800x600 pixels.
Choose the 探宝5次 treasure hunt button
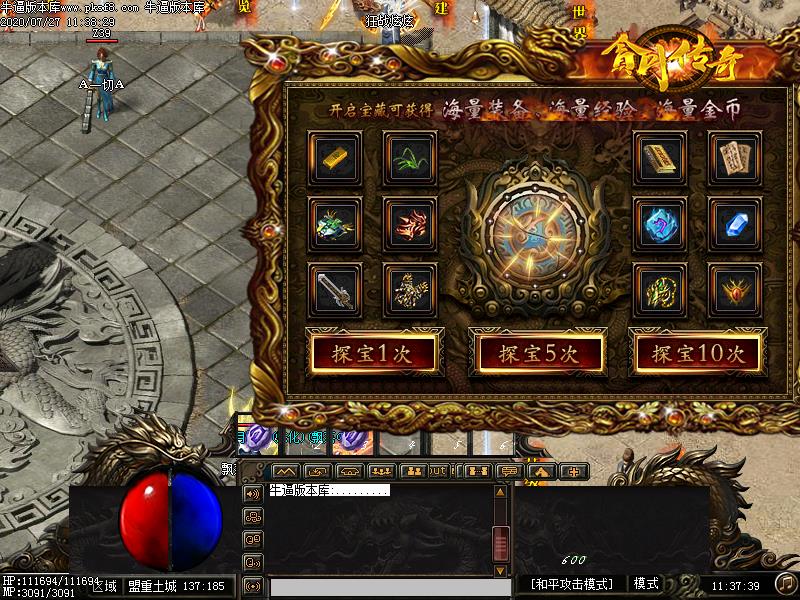coord(537,352)
